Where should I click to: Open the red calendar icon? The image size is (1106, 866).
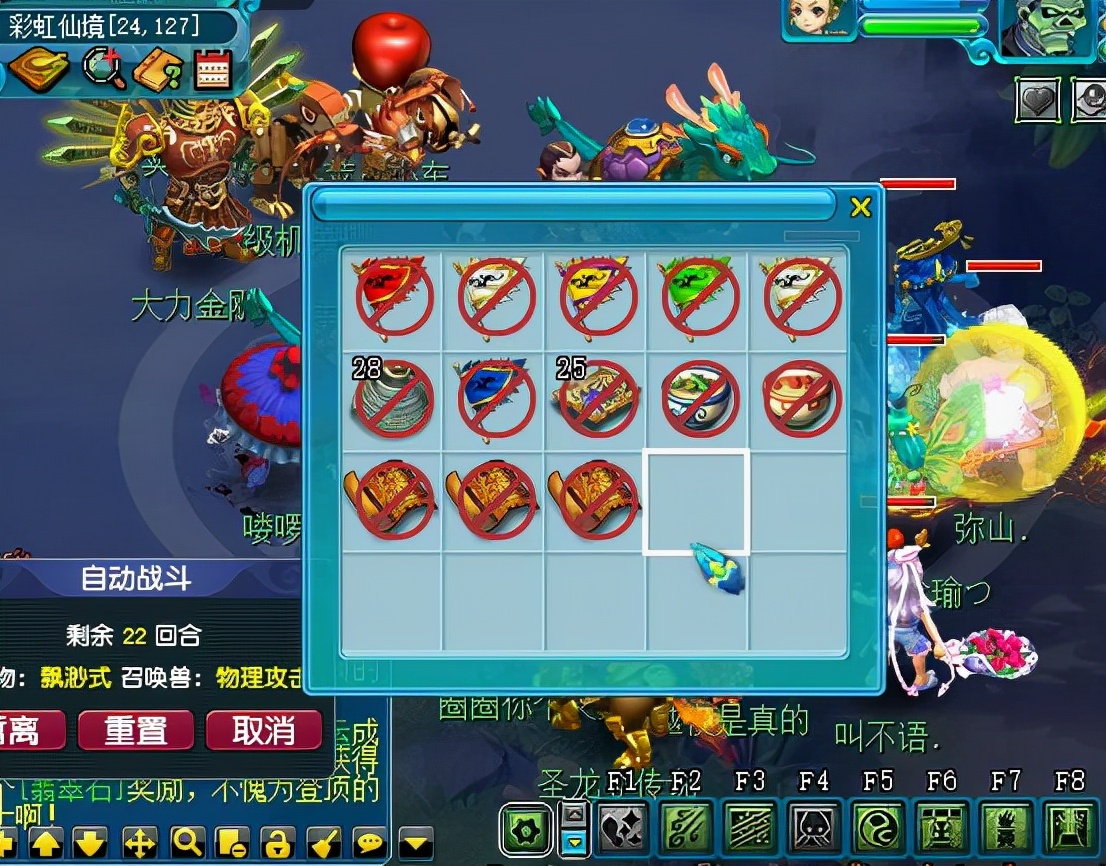212,69
